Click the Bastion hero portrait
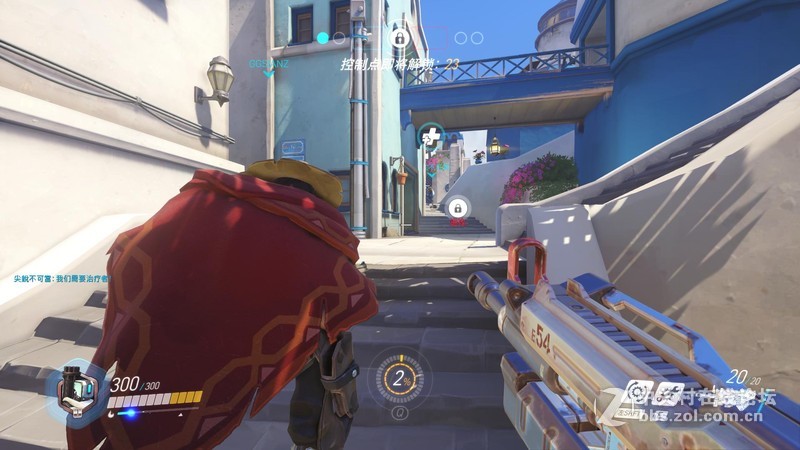The width and height of the screenshot is (800, 450). 77,389
